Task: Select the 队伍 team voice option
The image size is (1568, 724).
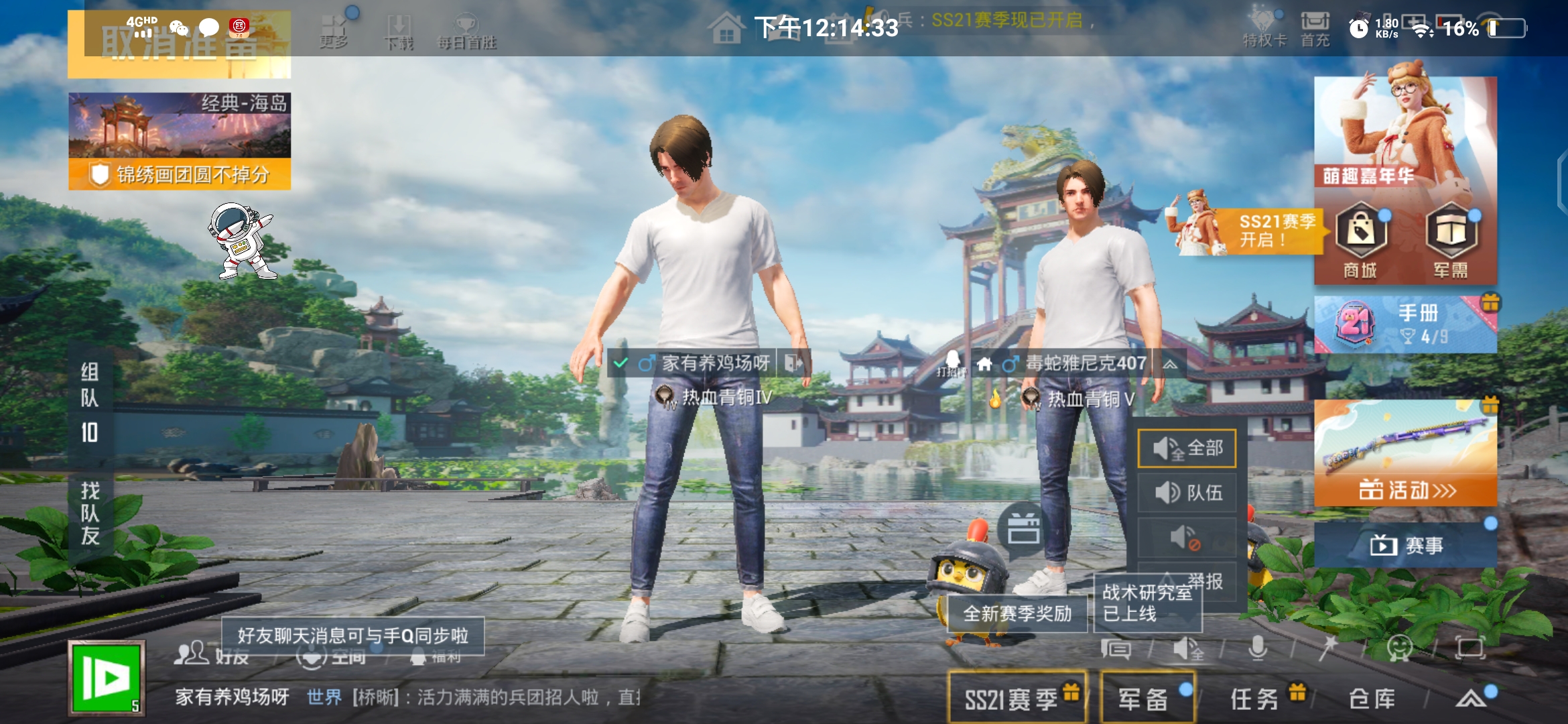Action: point(1187,493)
